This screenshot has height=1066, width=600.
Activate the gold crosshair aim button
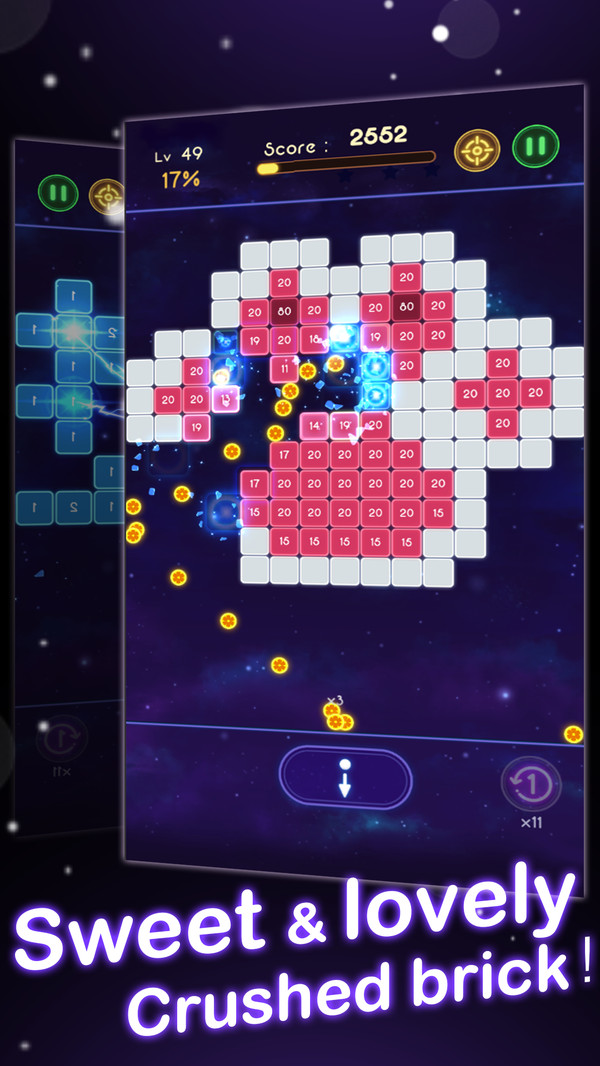(x=477, y=150)
